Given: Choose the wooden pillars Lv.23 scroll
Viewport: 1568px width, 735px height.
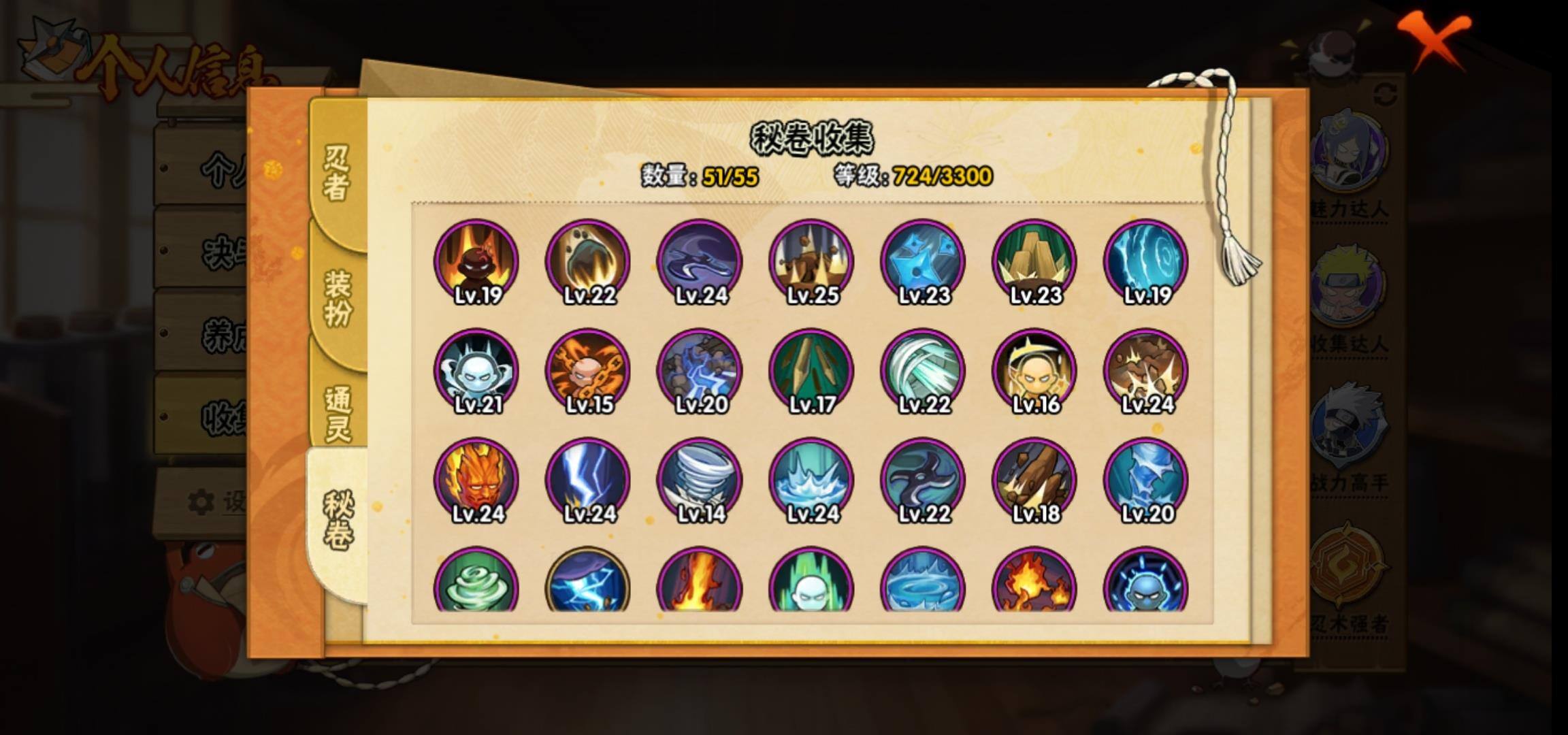Looking at the screenshot, I should click(1034, 261).
